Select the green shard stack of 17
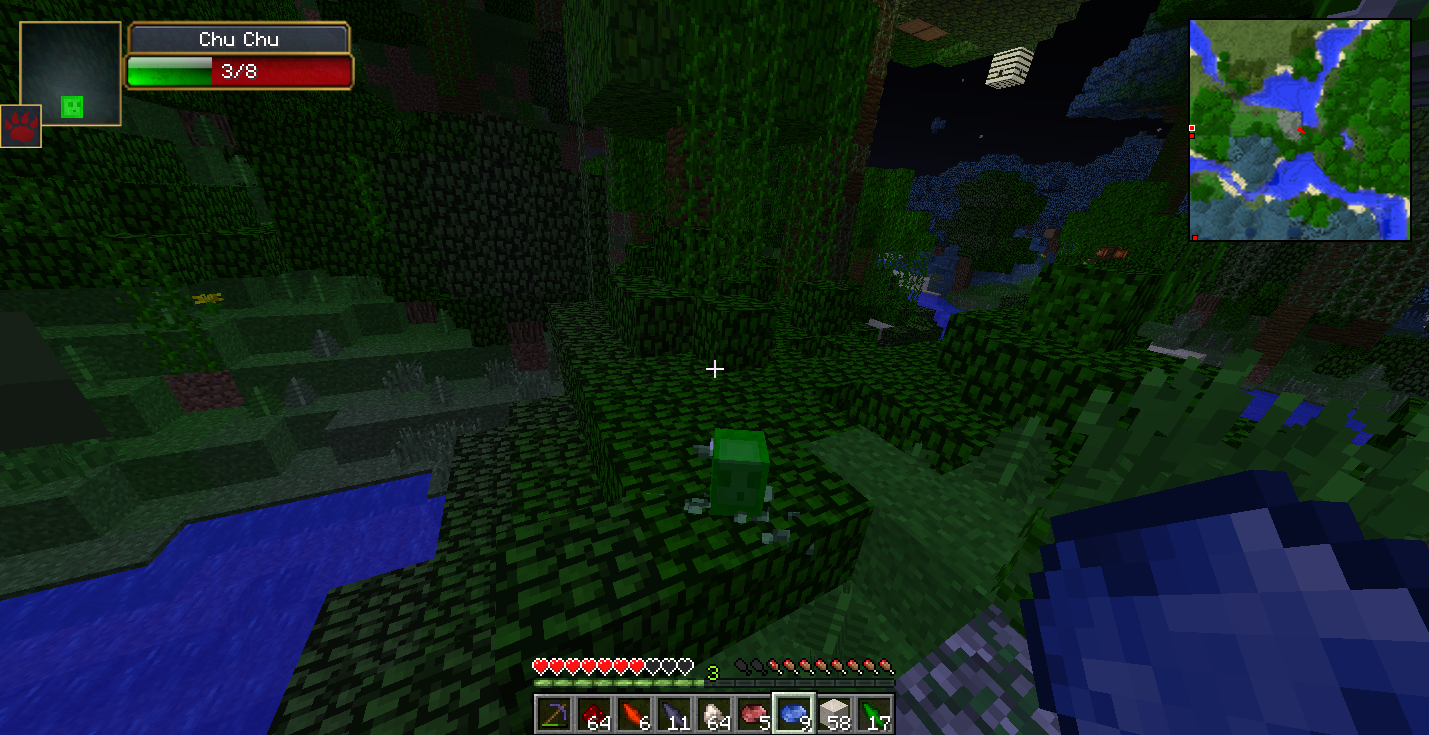Screen dimensions: 1429x735 click(x=874, y=714)
